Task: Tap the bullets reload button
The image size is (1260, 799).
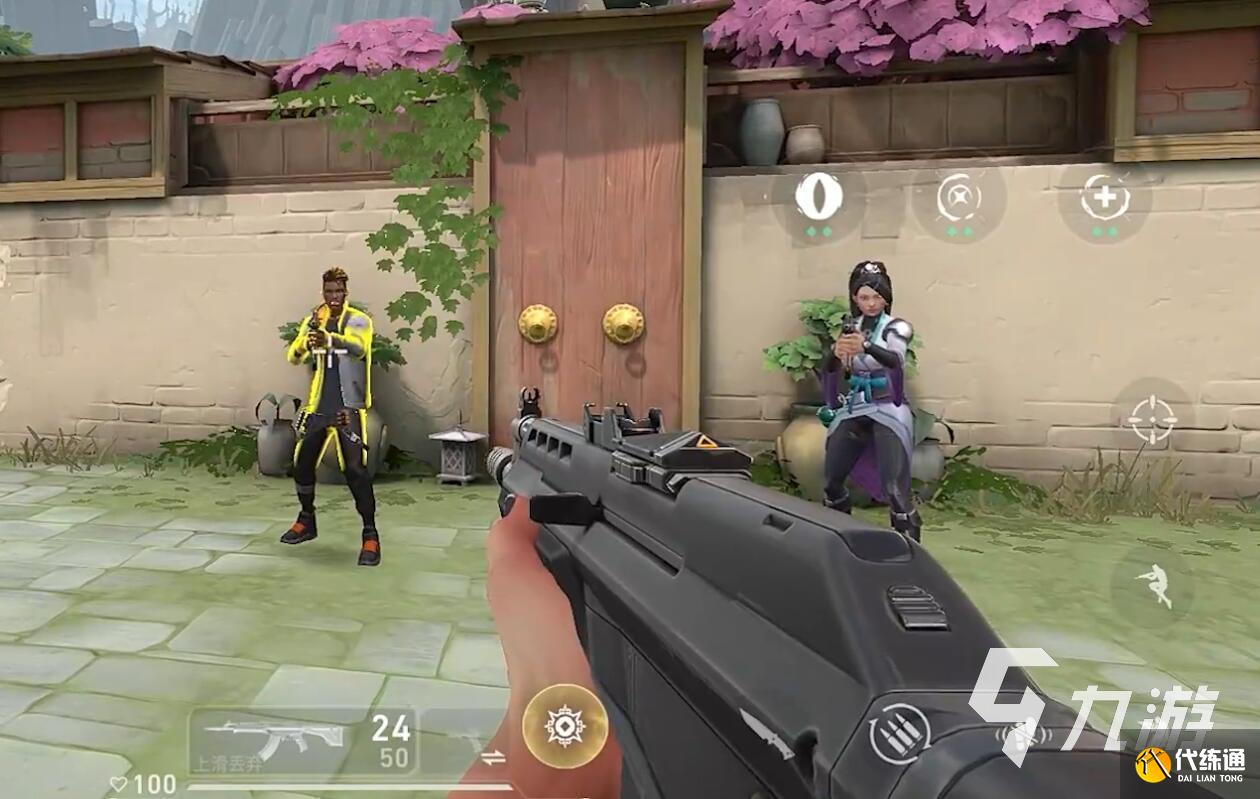Action: point(899,733)
